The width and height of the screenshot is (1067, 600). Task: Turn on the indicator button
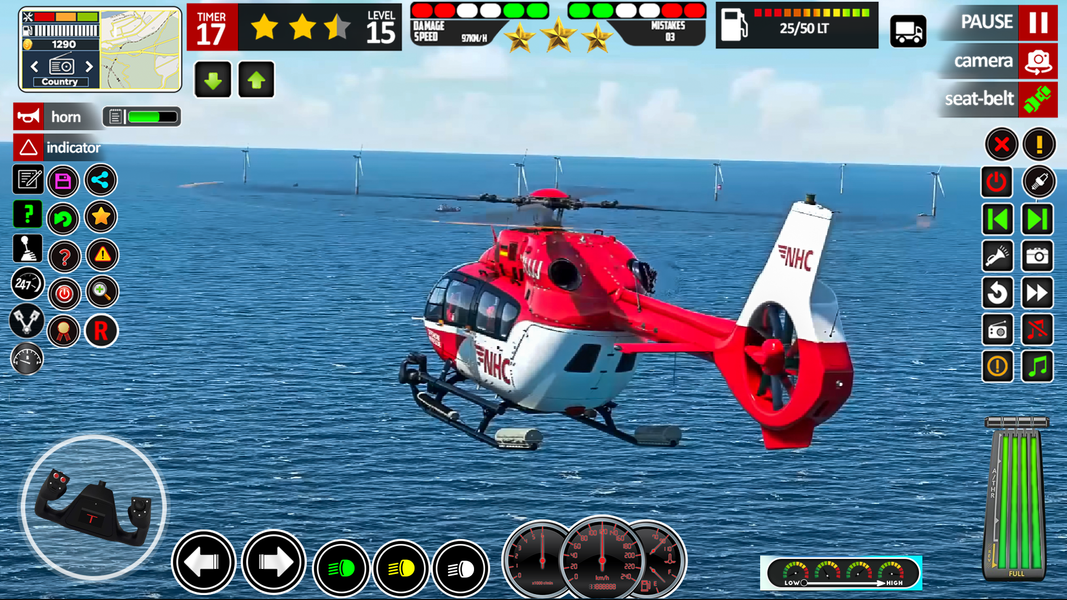tap(60, 148)
